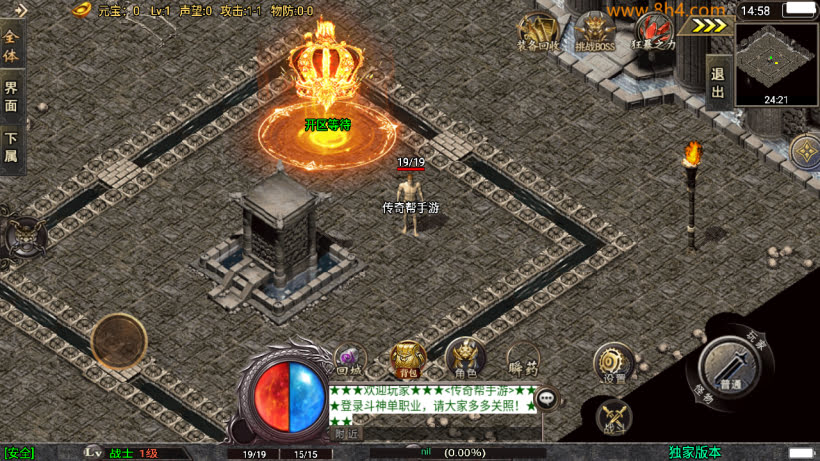Open the chat speech-bubble button
This screenshot has width=820, height=461.
[x=547, y=399]
